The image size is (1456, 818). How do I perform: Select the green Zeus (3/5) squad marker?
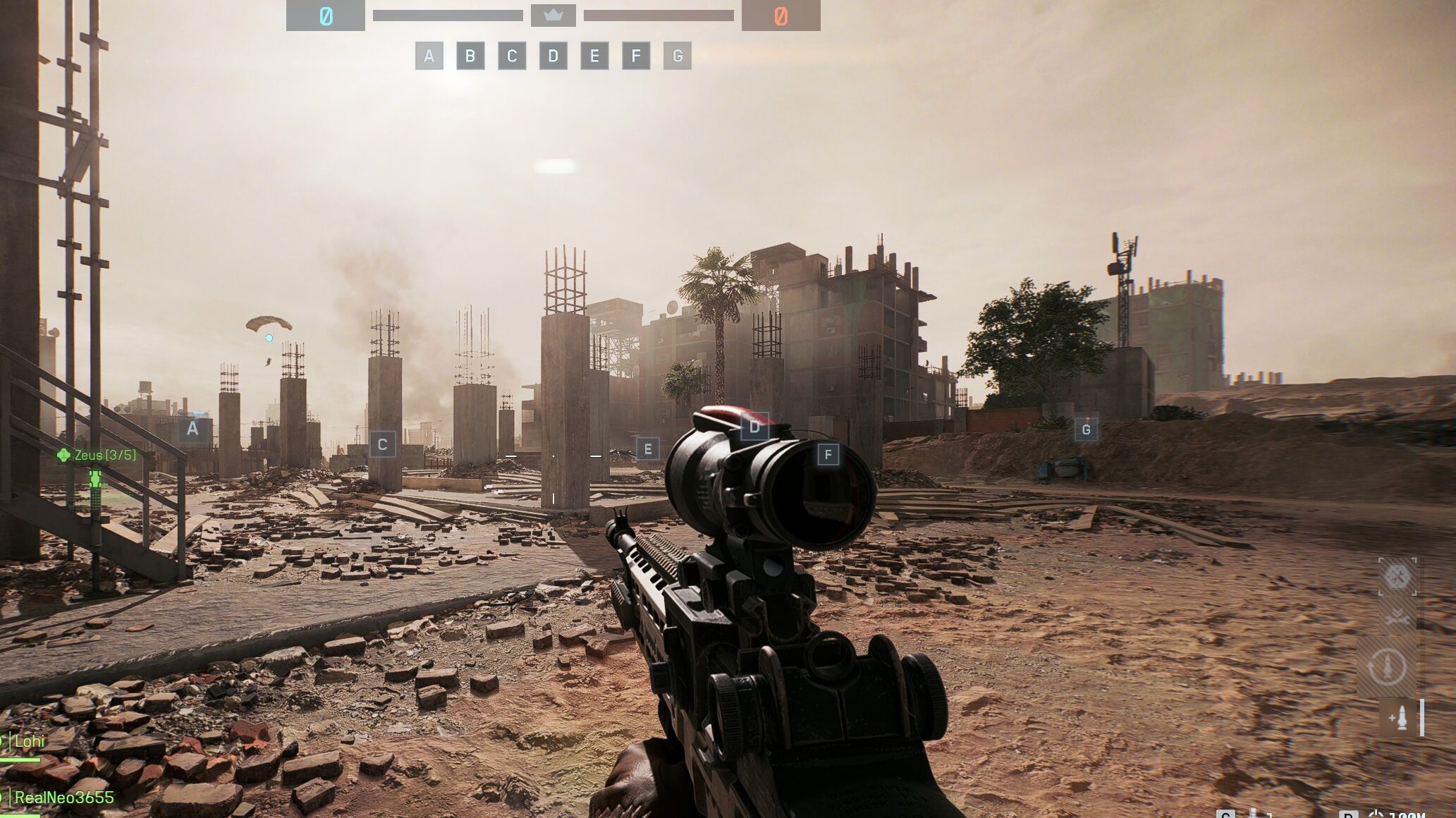click(x=97, y=456)
